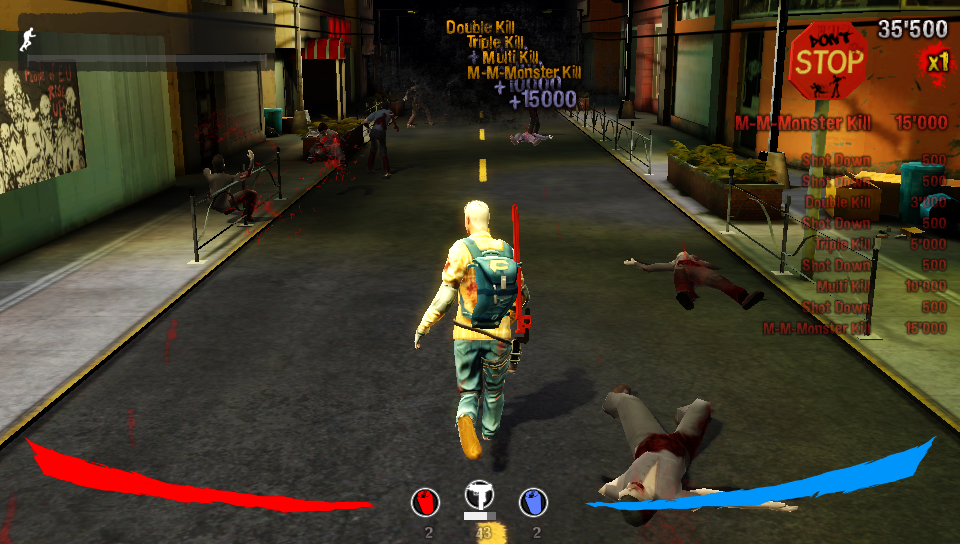The image size is (960, 544).
Task: Select the red grenade canister icon
Action: pos(427,502)
